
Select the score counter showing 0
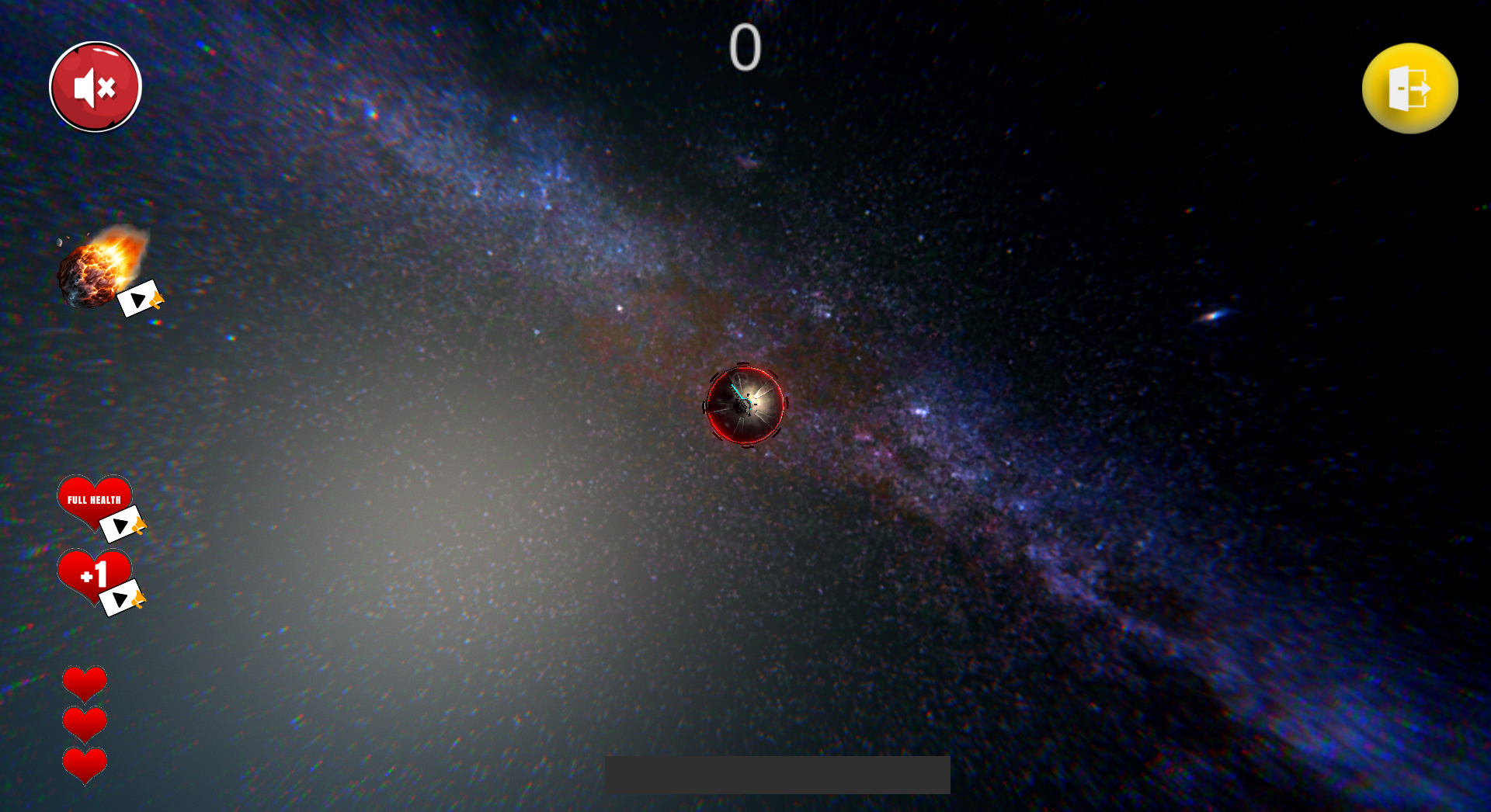point(745,48)
